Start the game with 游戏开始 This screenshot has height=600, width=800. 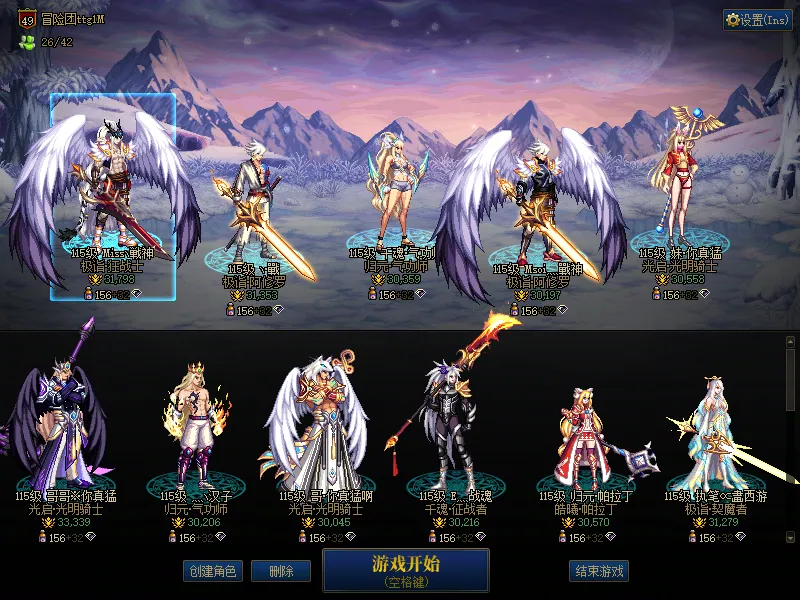[405, 571]
